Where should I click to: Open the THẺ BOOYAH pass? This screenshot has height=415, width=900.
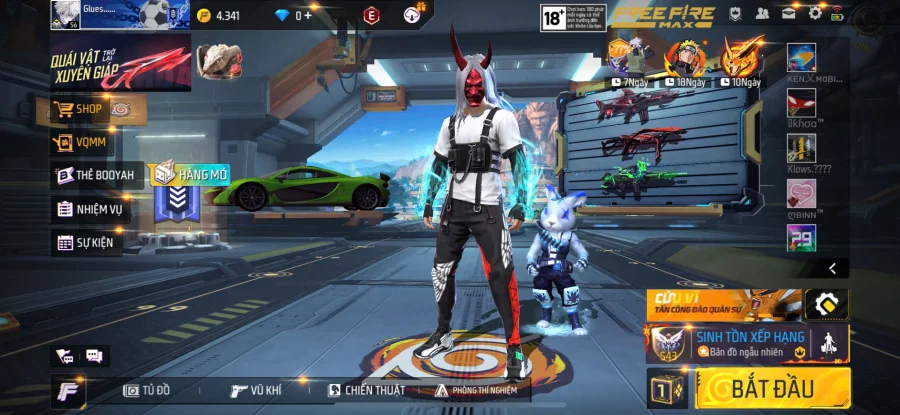tap(94, 175)
